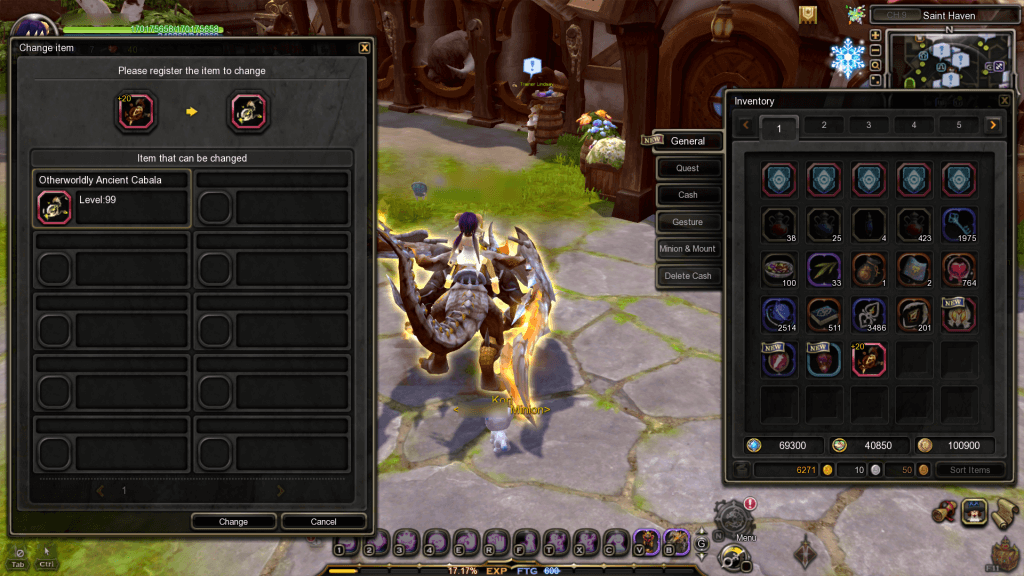Cancel the item change
The width and height of the screenshot is (1024, 576).
coord(323,521)
